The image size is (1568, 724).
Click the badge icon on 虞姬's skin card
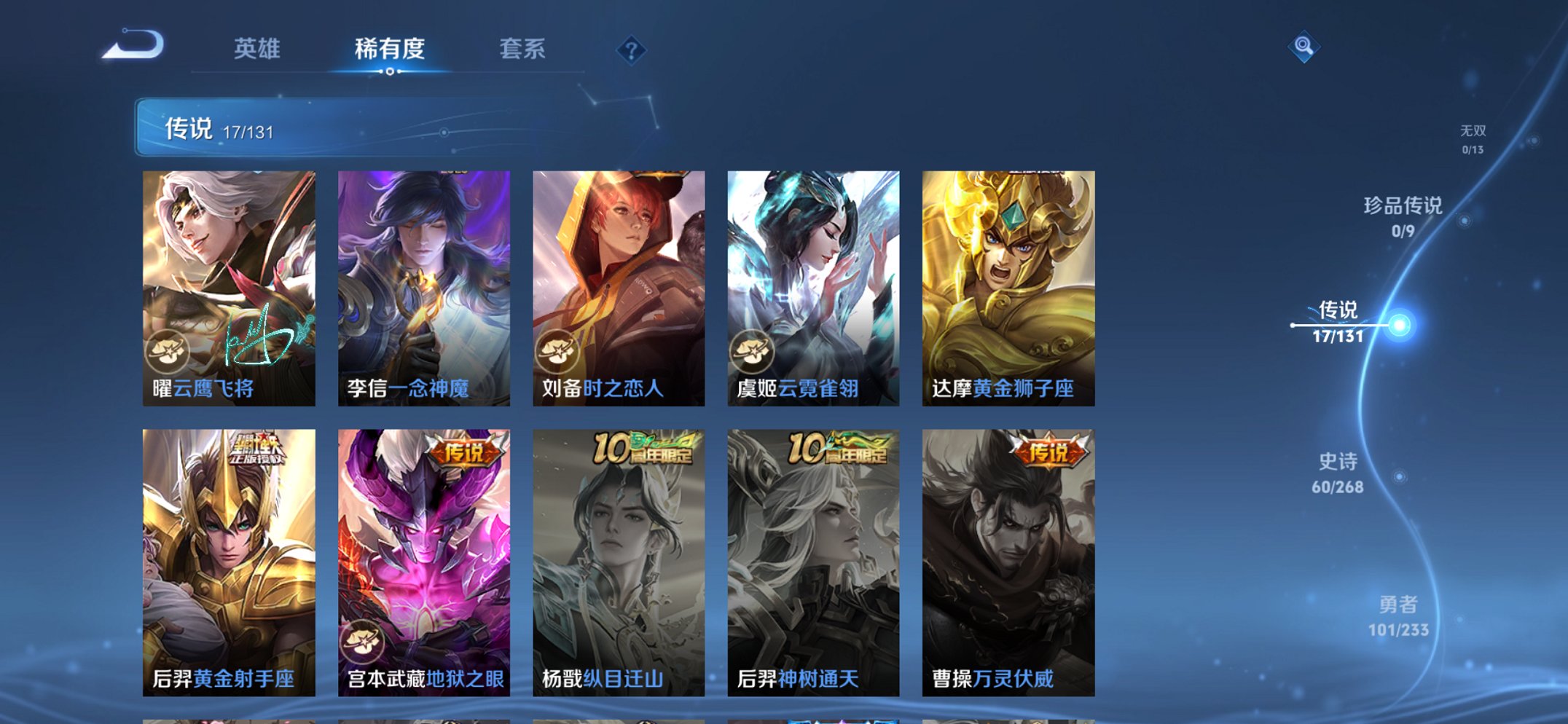(752, 350)
